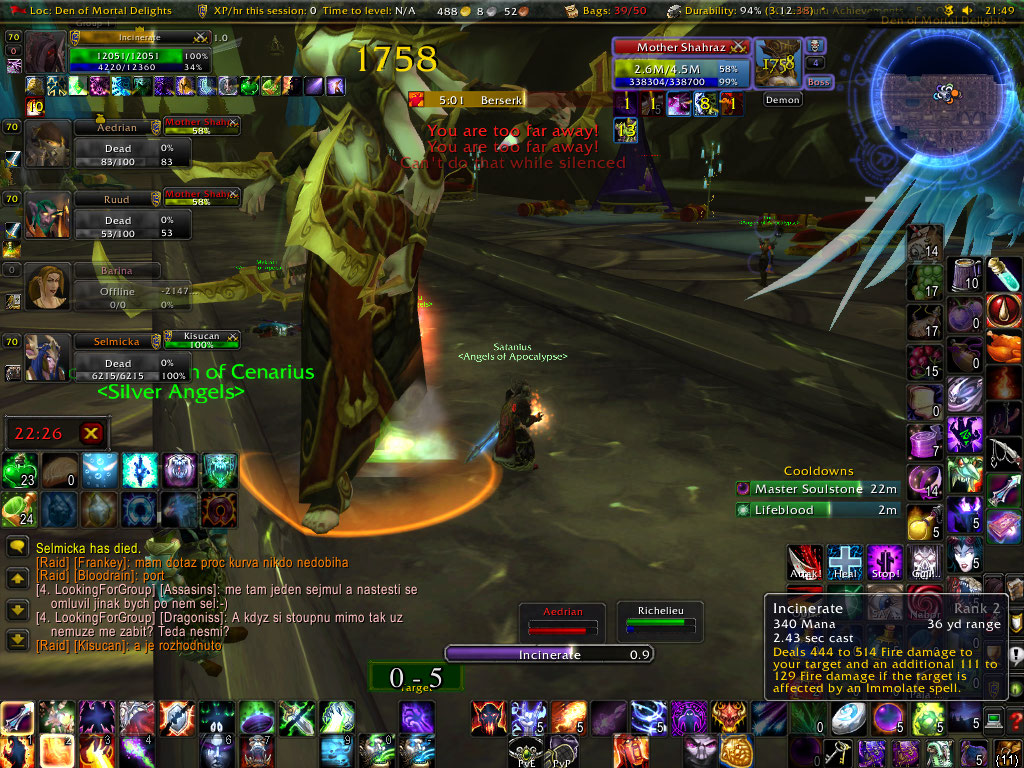The height and width of the screenshot is (768, 1024).
Task: Click the Master Soulstone cooldown bar
Action: (817, 489)
